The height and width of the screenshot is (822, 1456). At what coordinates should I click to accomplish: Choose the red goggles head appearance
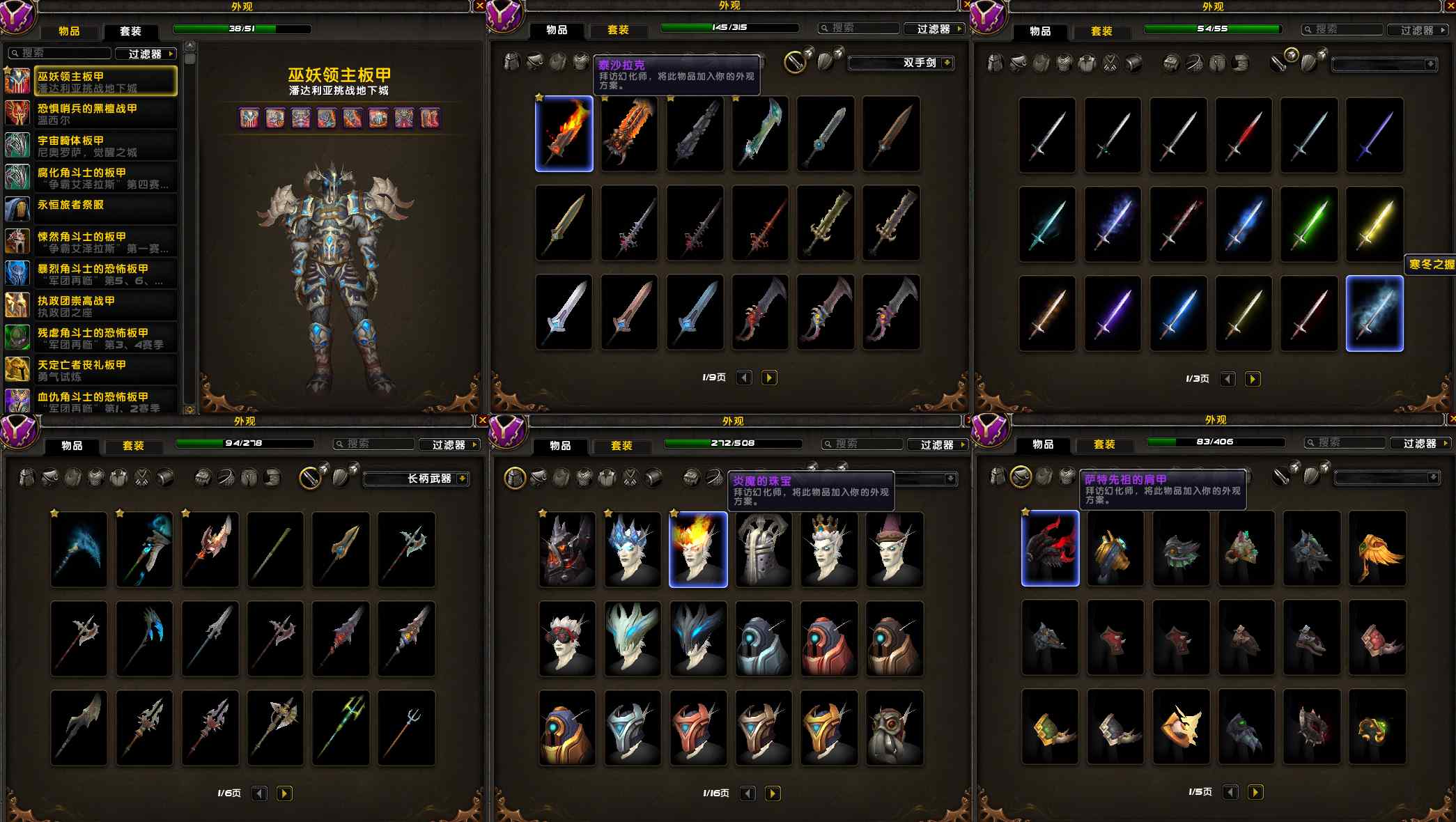[567, 638]
